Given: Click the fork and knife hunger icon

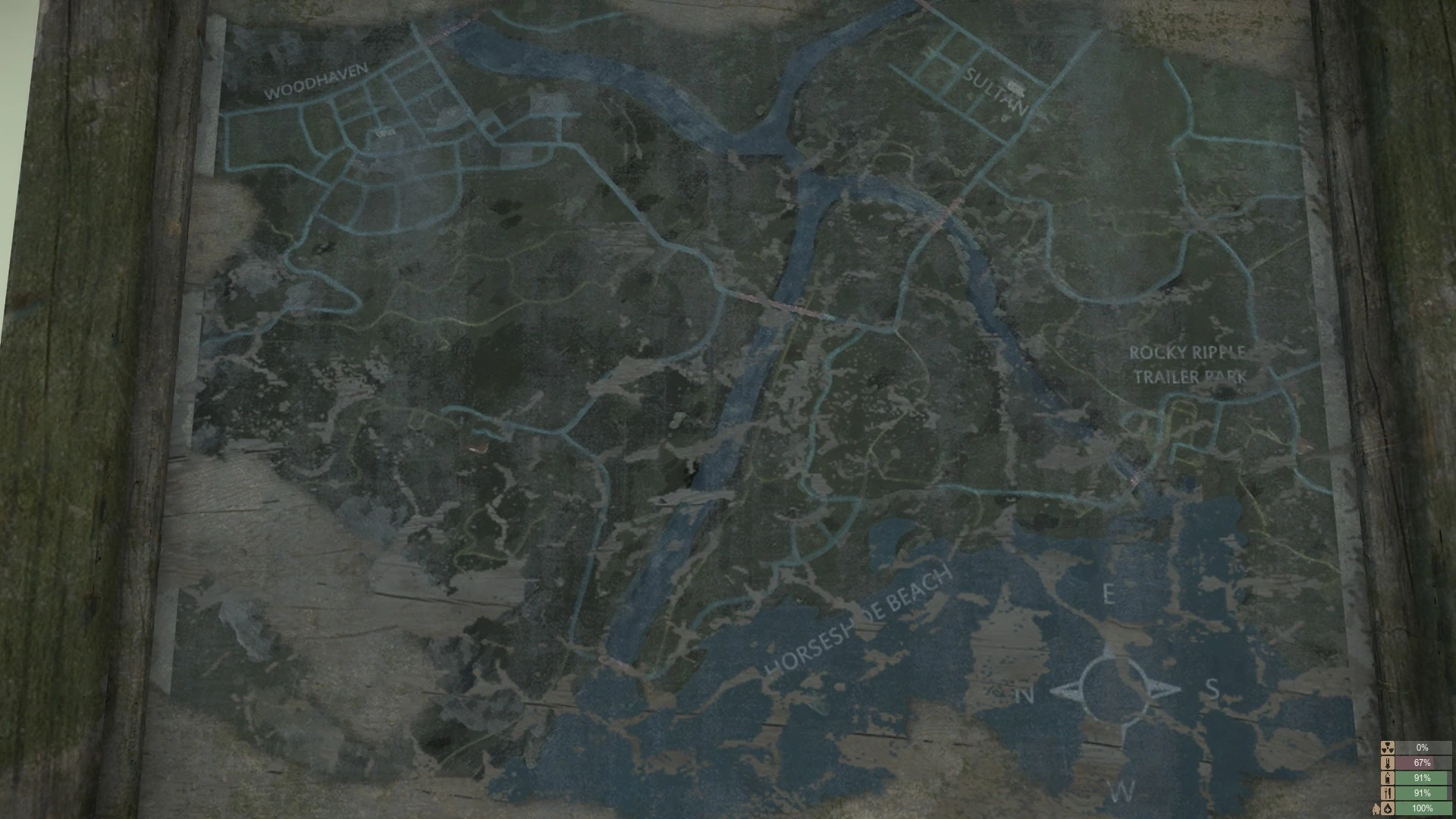Looking at the screenshot, I should pyautogui.click(x=1388, y=794).
